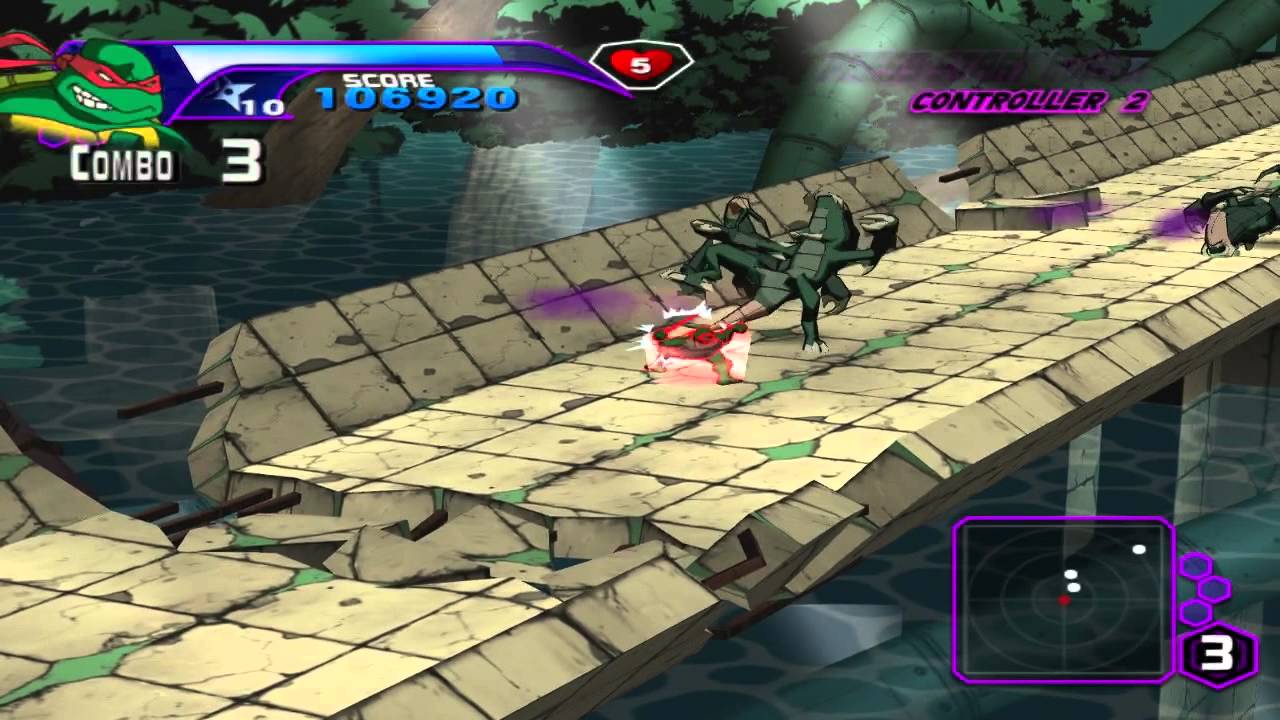The width and height of the screenshot is (1280, 720).
Task: Click the hexagon badge beside the radar
Action: (x=1218, y=657)
